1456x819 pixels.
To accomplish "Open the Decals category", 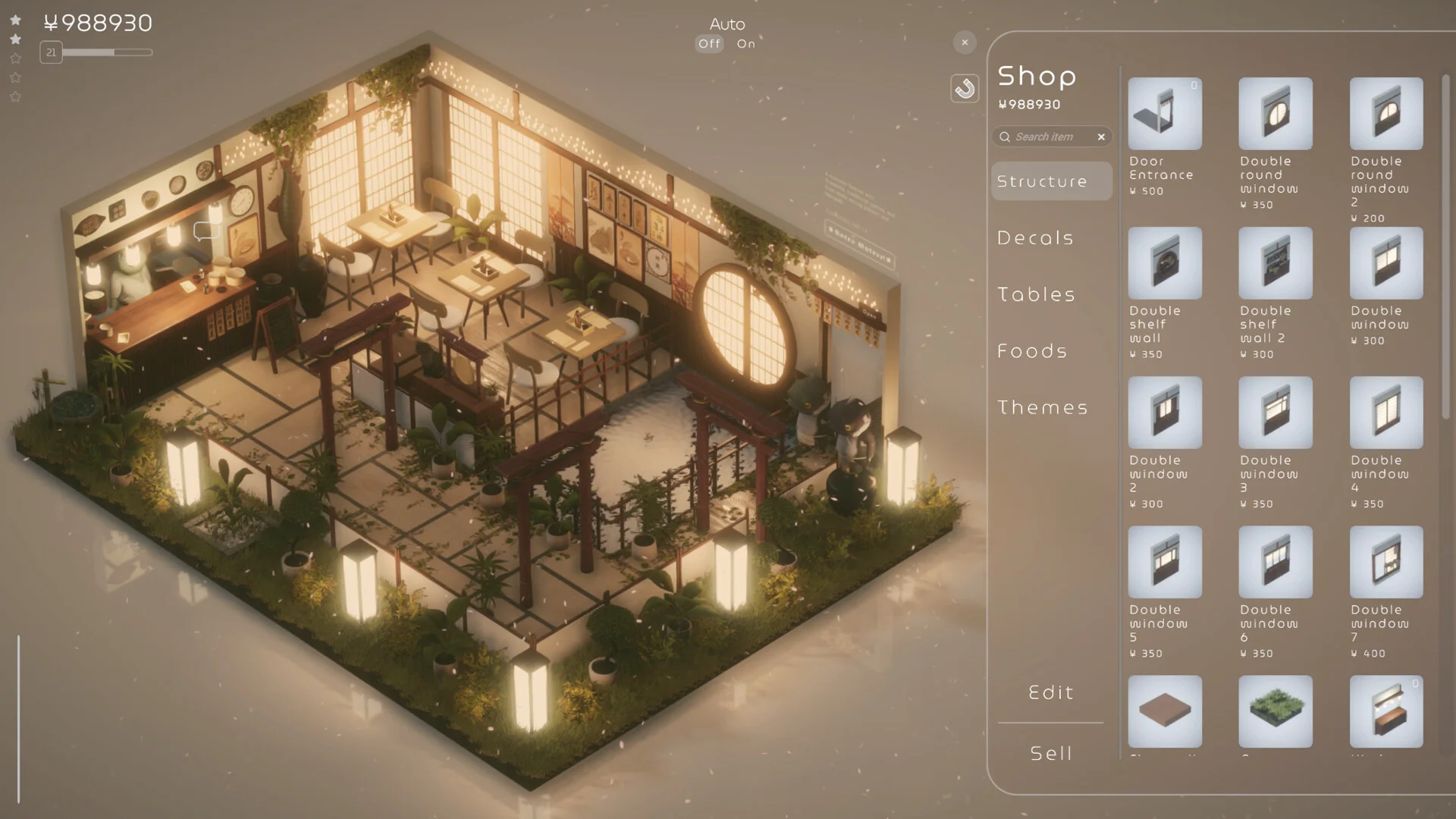I will (1036, 238).
